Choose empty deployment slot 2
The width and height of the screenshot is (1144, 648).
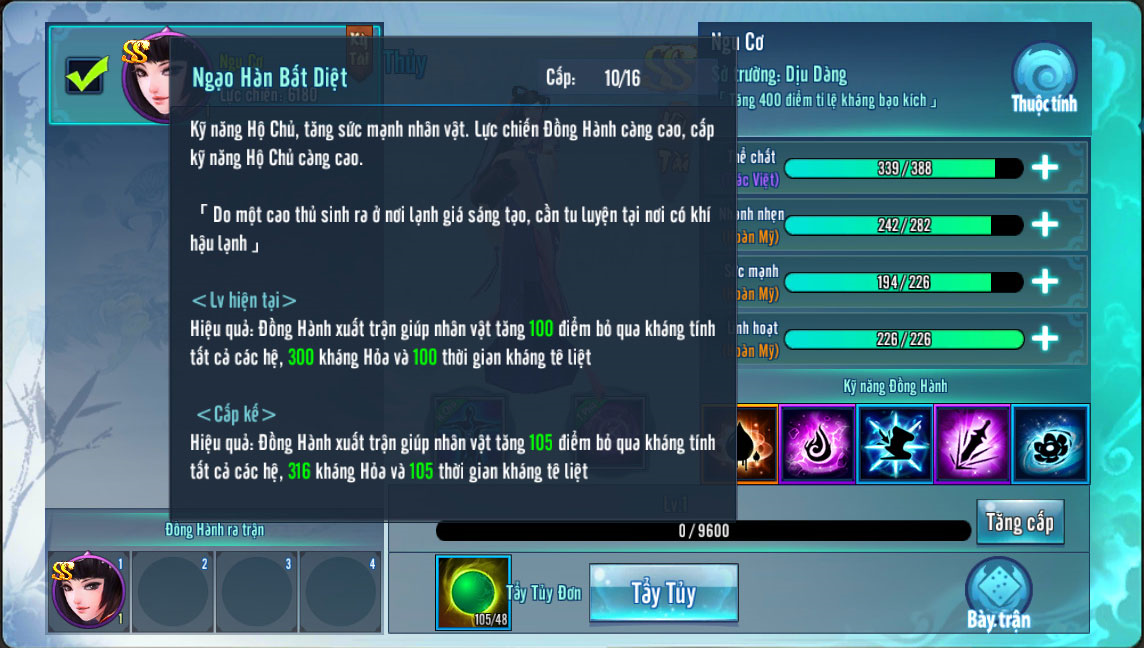pos(172,592)
